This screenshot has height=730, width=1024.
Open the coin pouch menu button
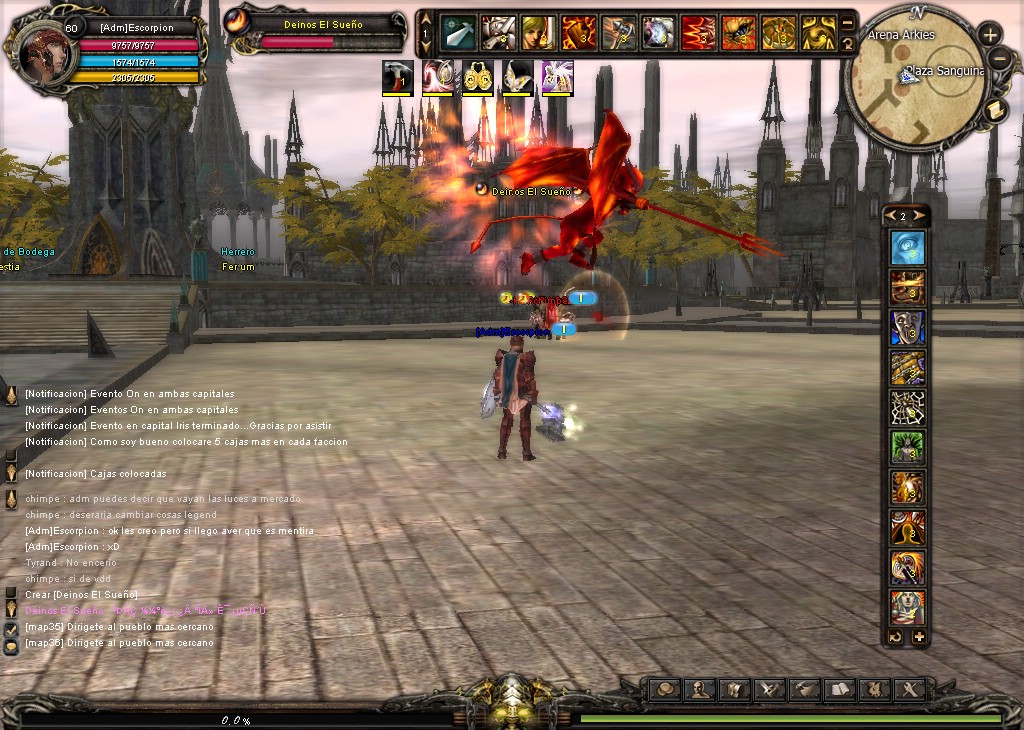[x=667, y=689]
